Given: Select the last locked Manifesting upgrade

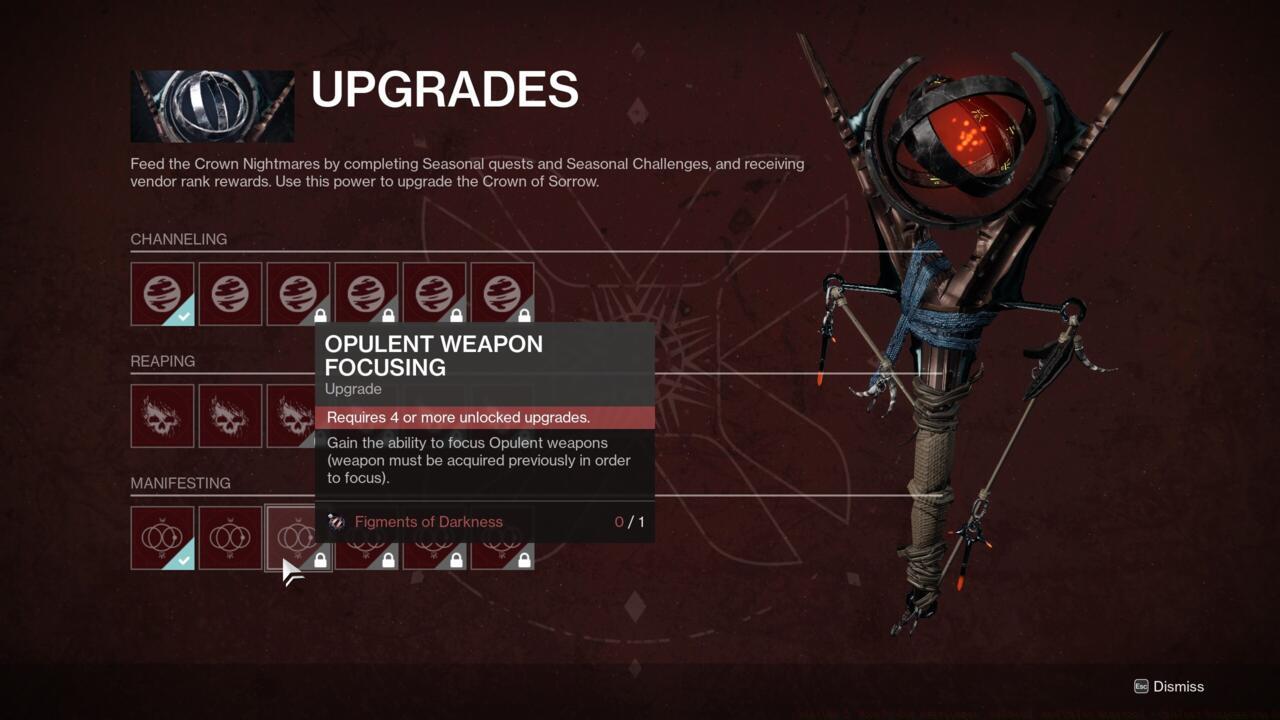Looking at the screenshot, I should pyautogui.click(x=502, y=538).
